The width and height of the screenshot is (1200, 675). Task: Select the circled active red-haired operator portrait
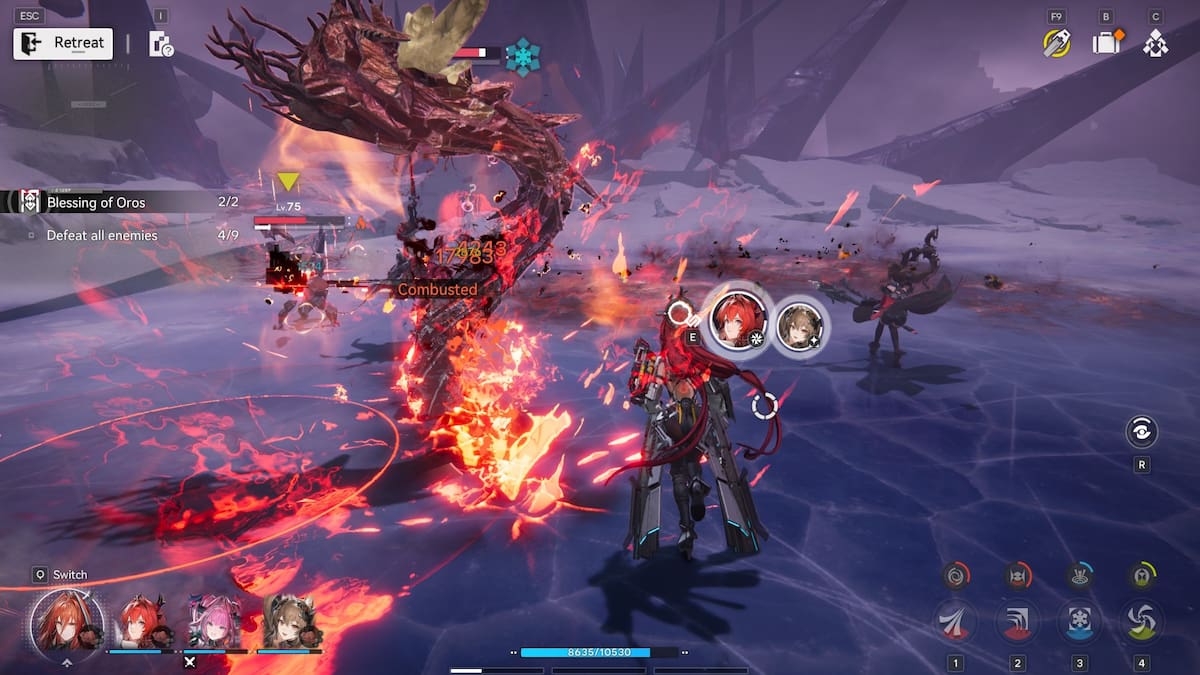(68, 620)
